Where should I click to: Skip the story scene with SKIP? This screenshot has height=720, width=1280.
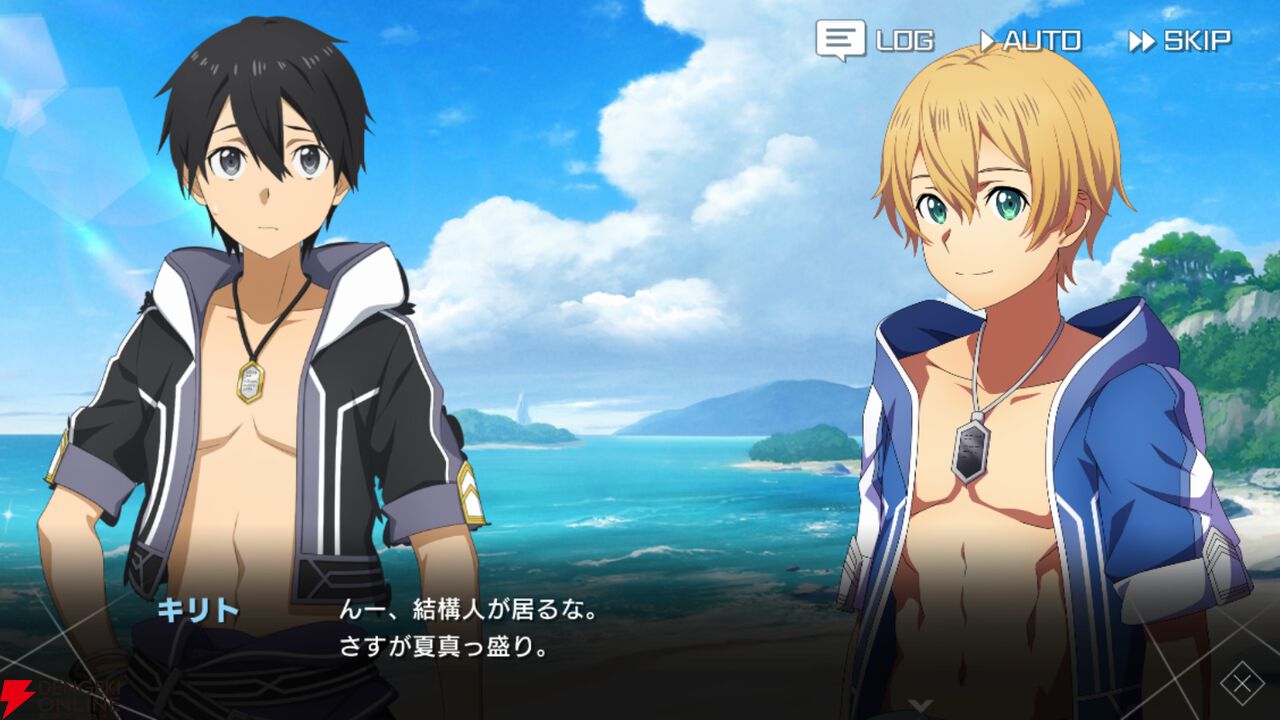1180,41
